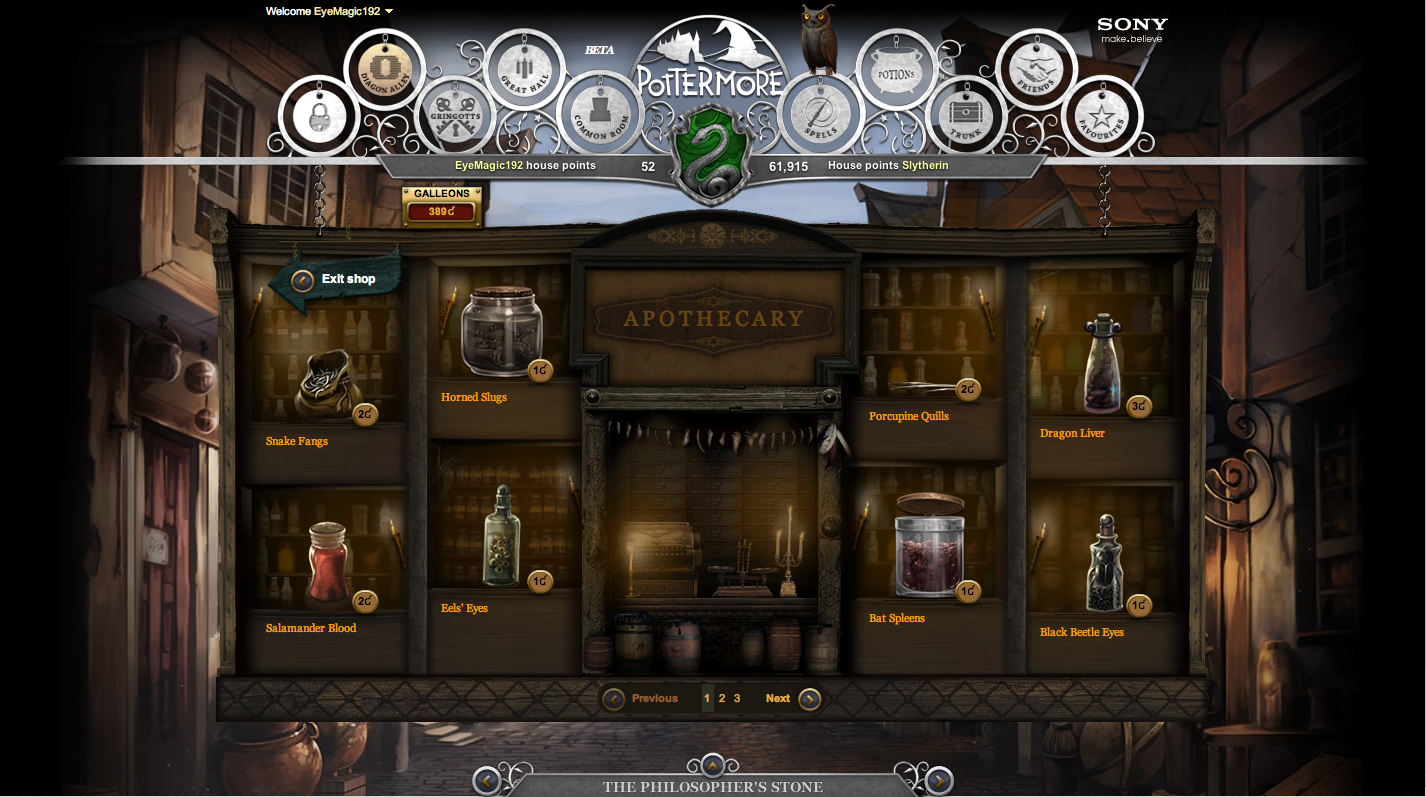Switch to shop page 2
Image resolution: width=1426 pixels, height=797 pixels.
tap(721, 697)
